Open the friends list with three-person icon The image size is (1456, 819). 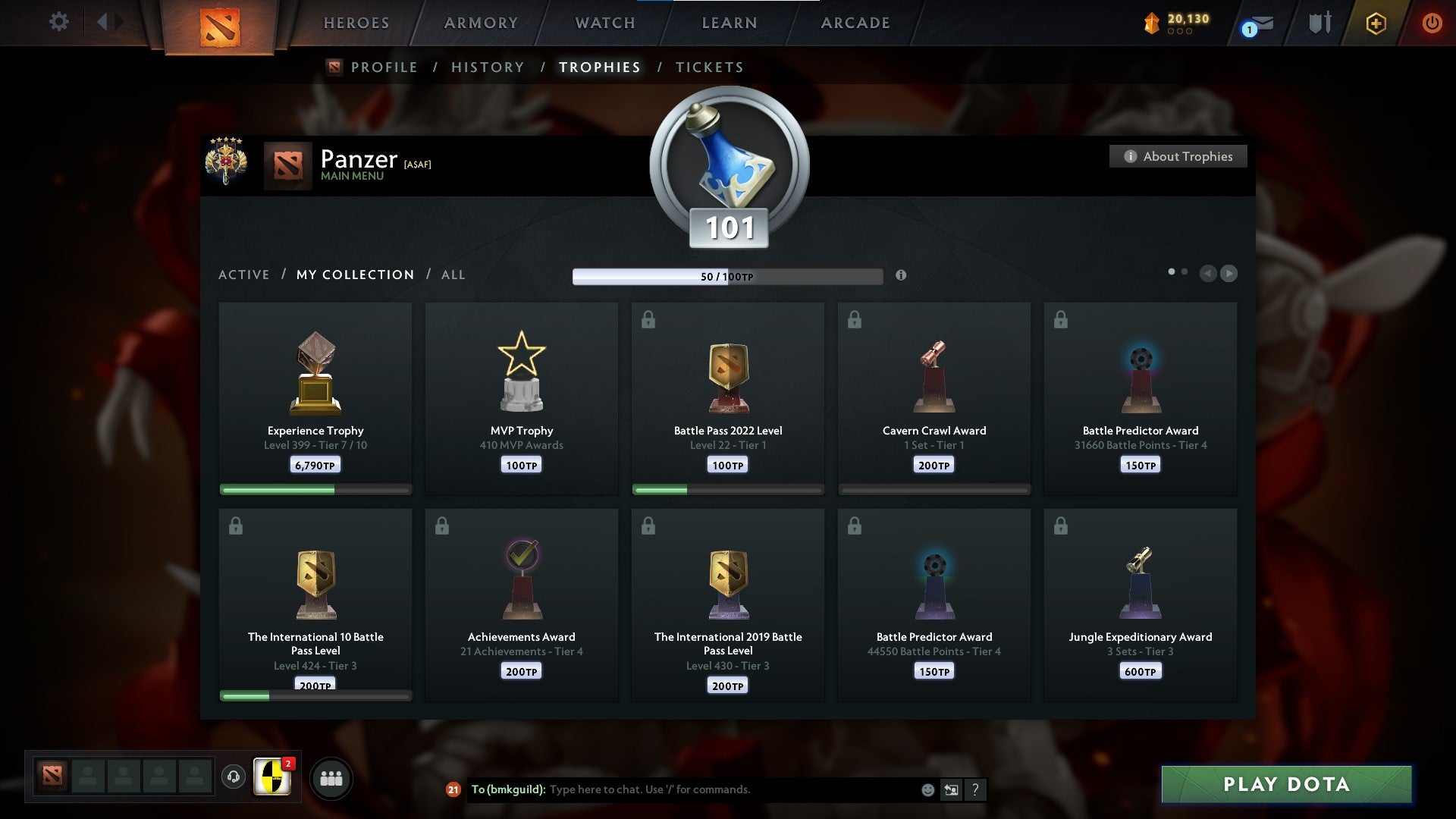(331, 777)
